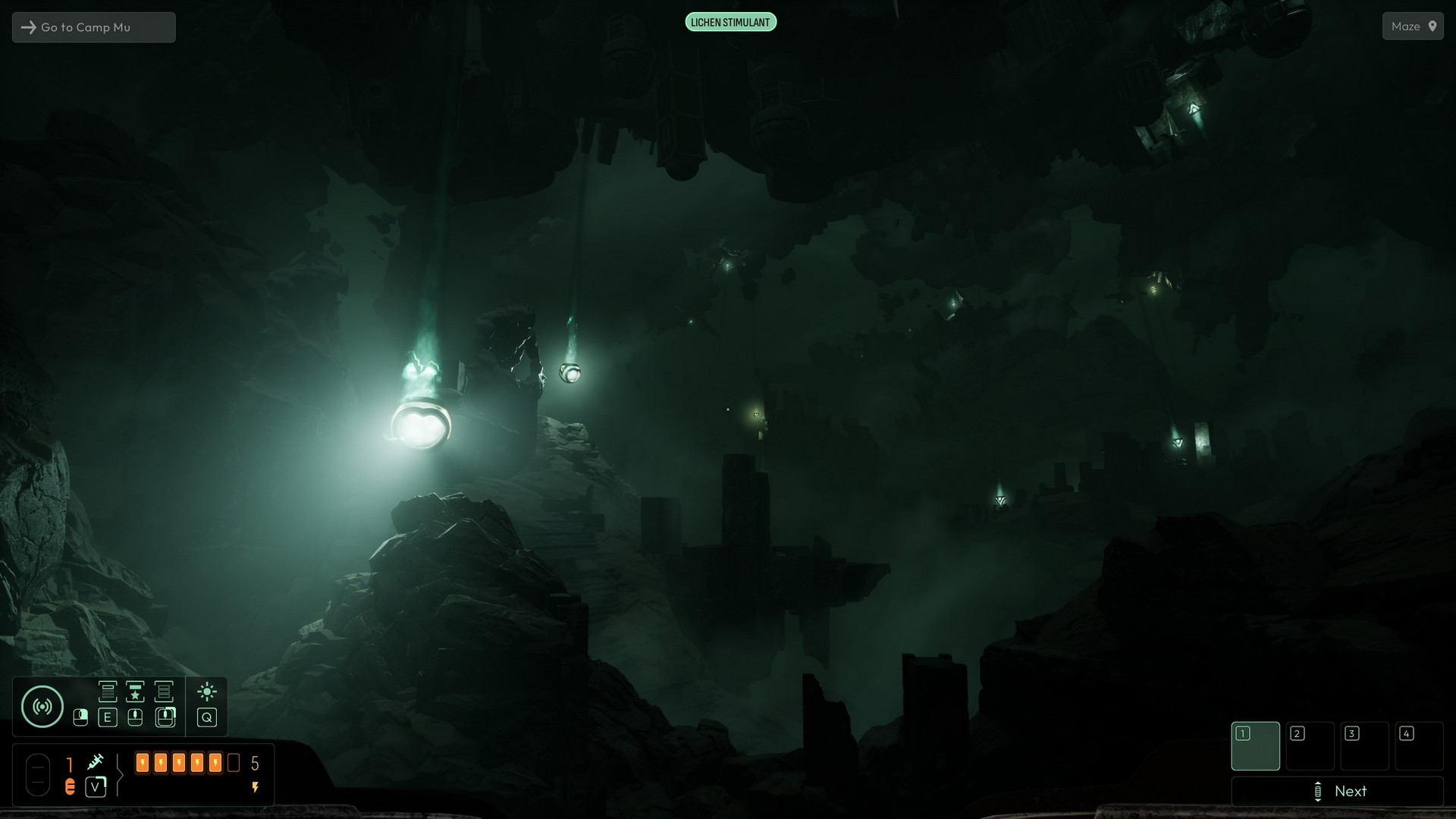Click the Go to Camp Mu button
The width and height of the screenshot is (1456, 819).
93,27
